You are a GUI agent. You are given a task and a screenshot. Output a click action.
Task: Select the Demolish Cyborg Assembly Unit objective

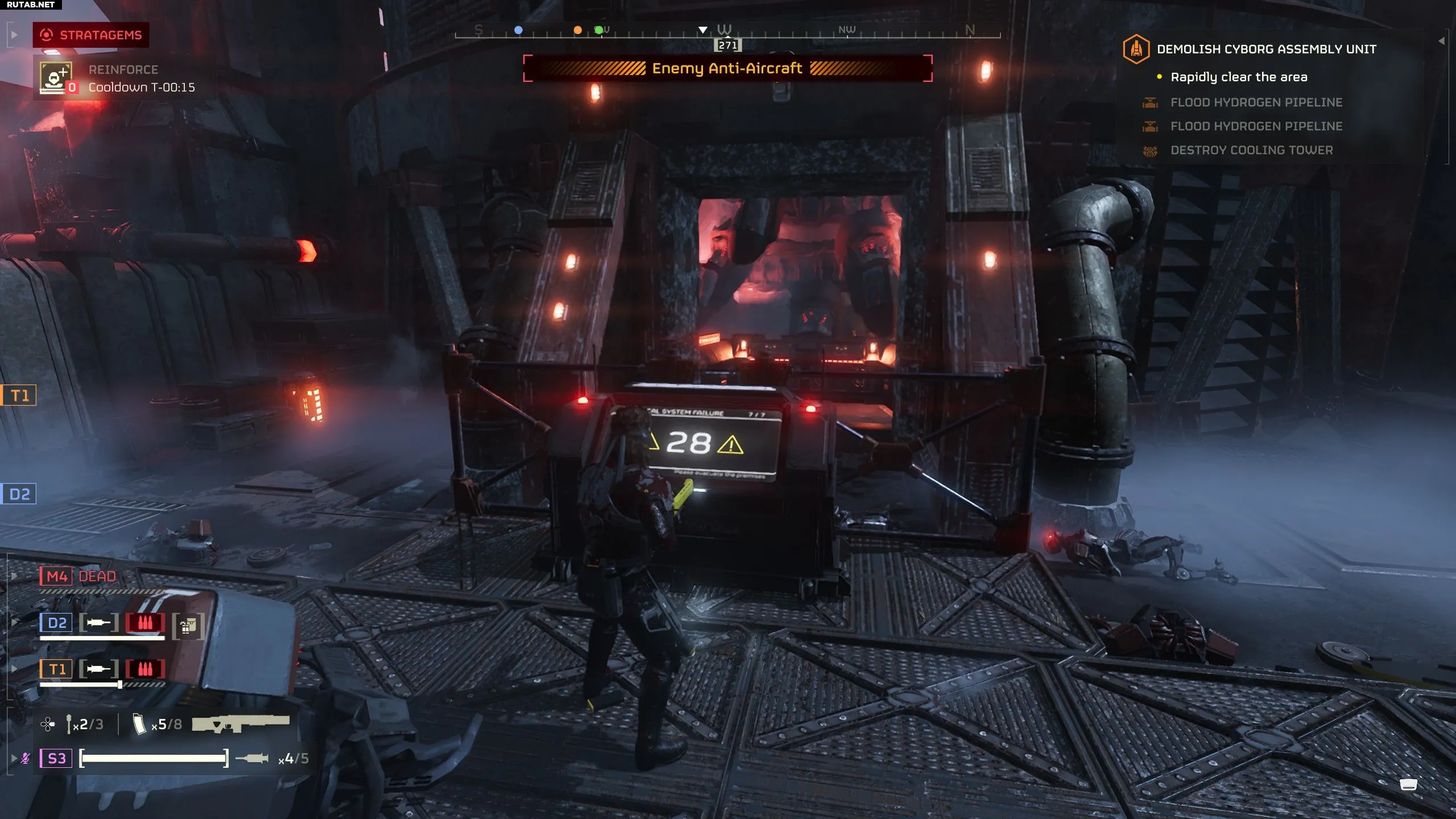pos(1266,49)
